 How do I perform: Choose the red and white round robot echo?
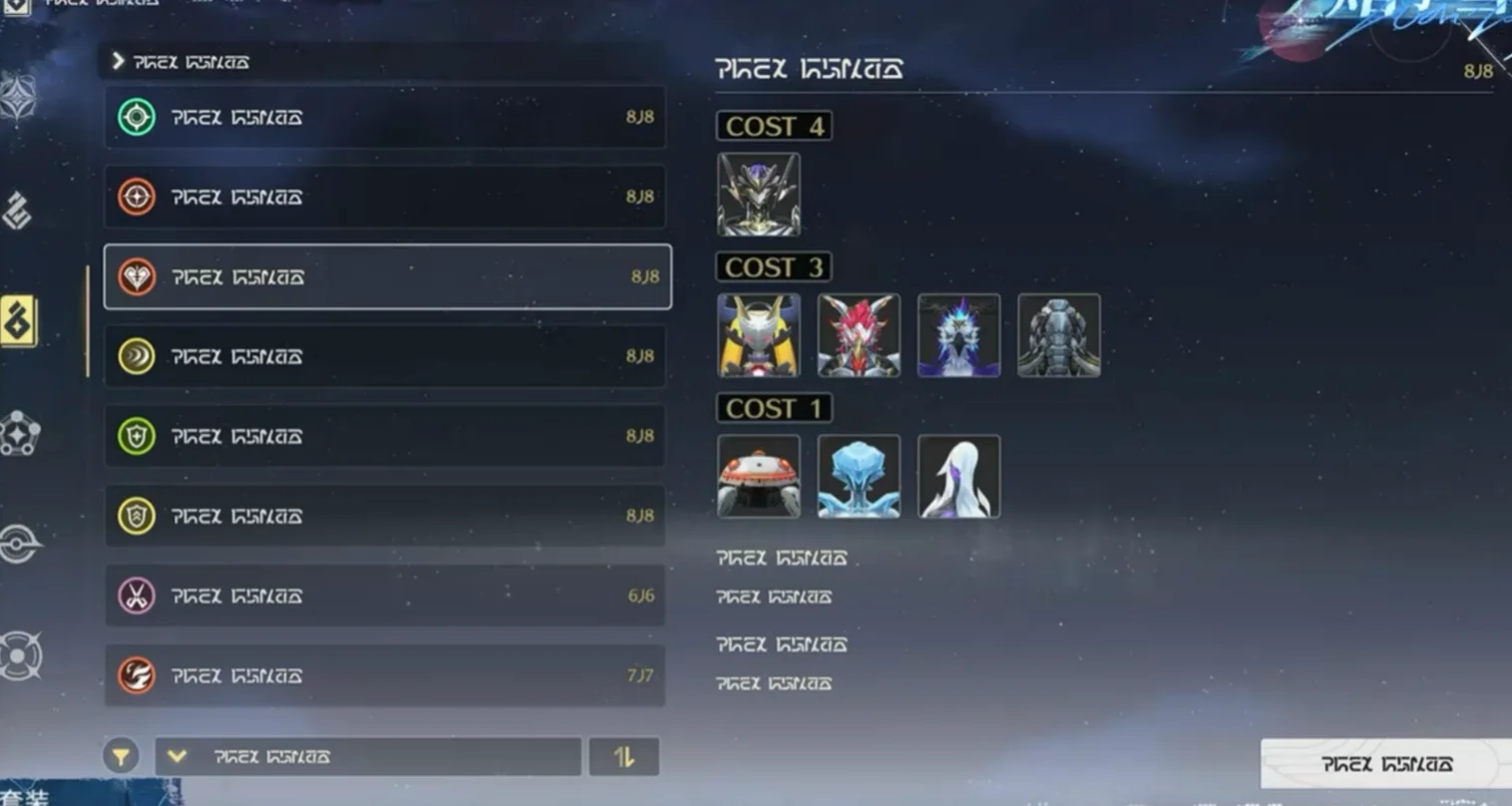coord(759,477)
